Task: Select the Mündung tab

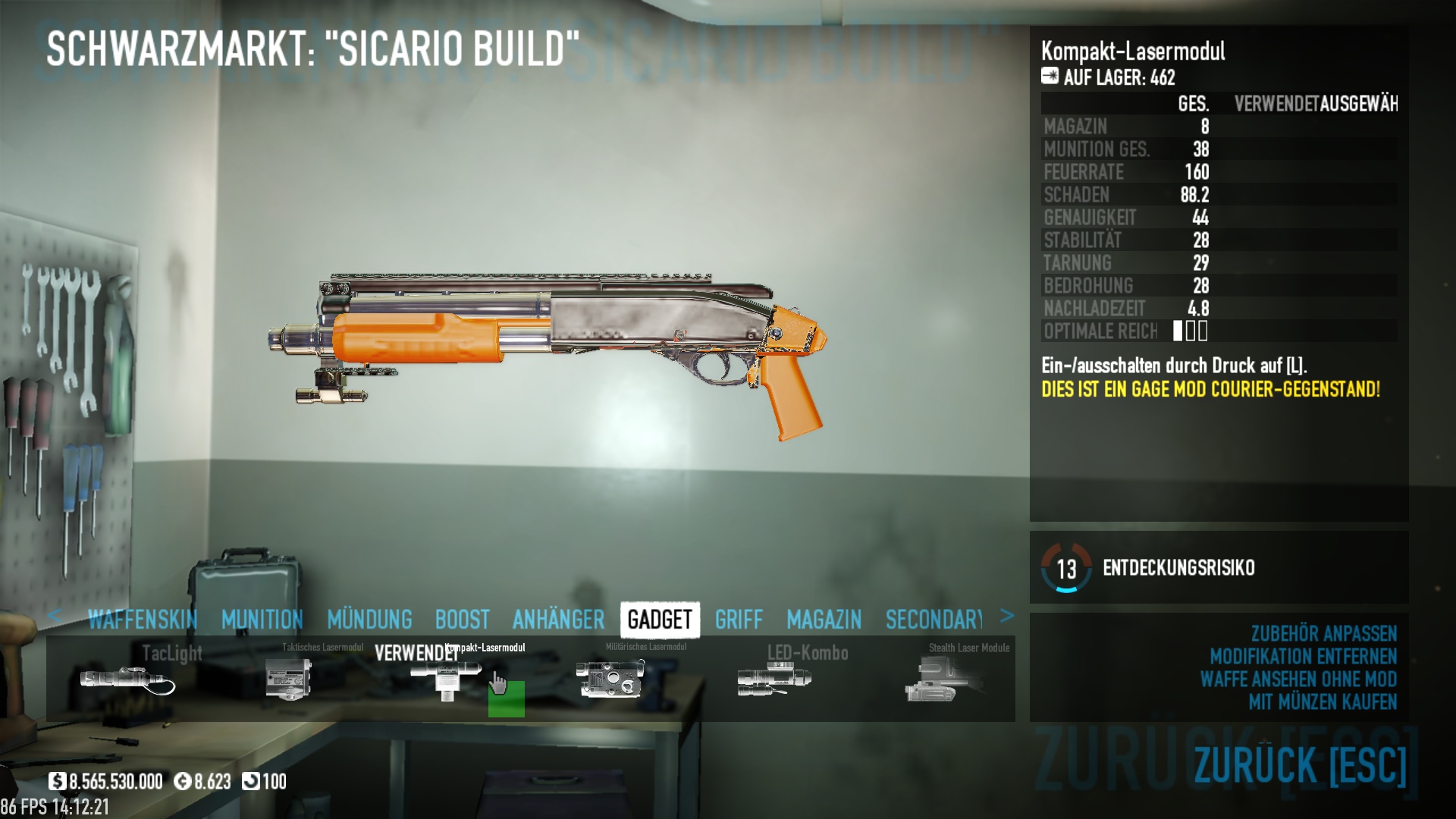Action: [369, 620]
